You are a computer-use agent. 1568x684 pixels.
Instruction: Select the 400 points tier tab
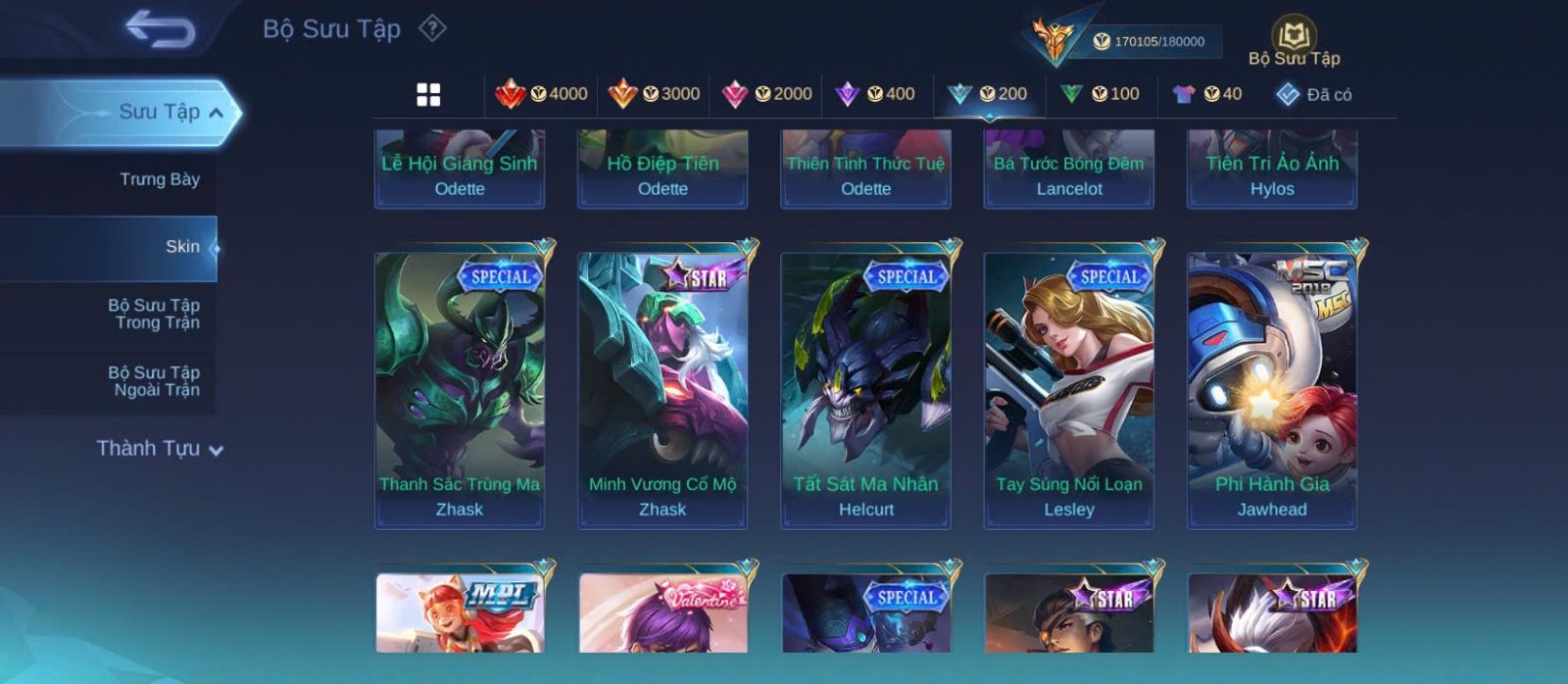pyautogui.click(x=875, y=94)
